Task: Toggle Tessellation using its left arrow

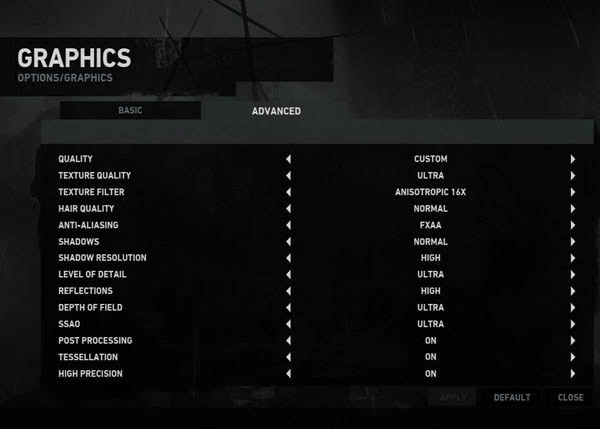Action: click(x=288, y=357)
